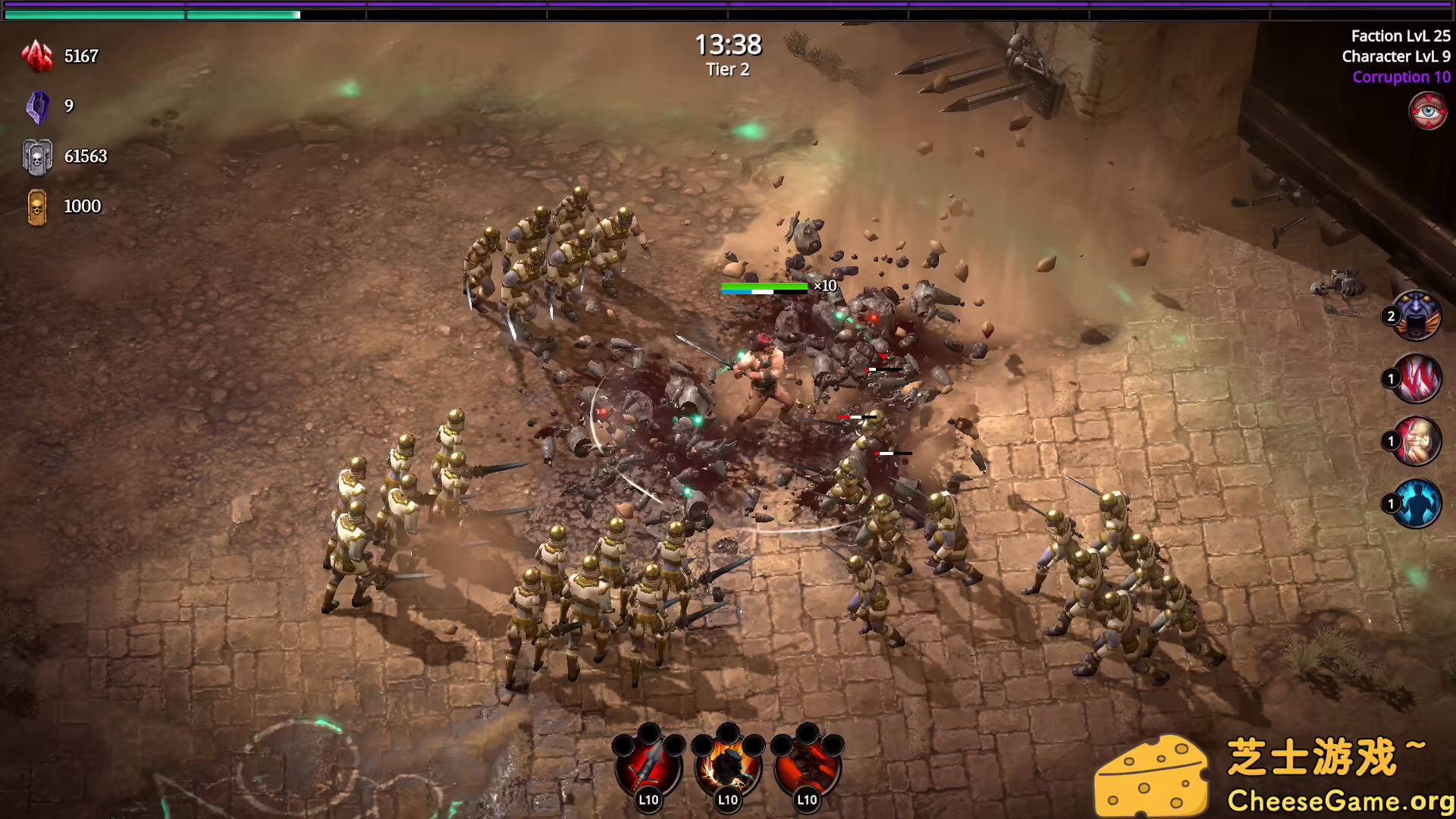
Task: Inspect the silver skull kill counter icon
Action: coord(36,157)
